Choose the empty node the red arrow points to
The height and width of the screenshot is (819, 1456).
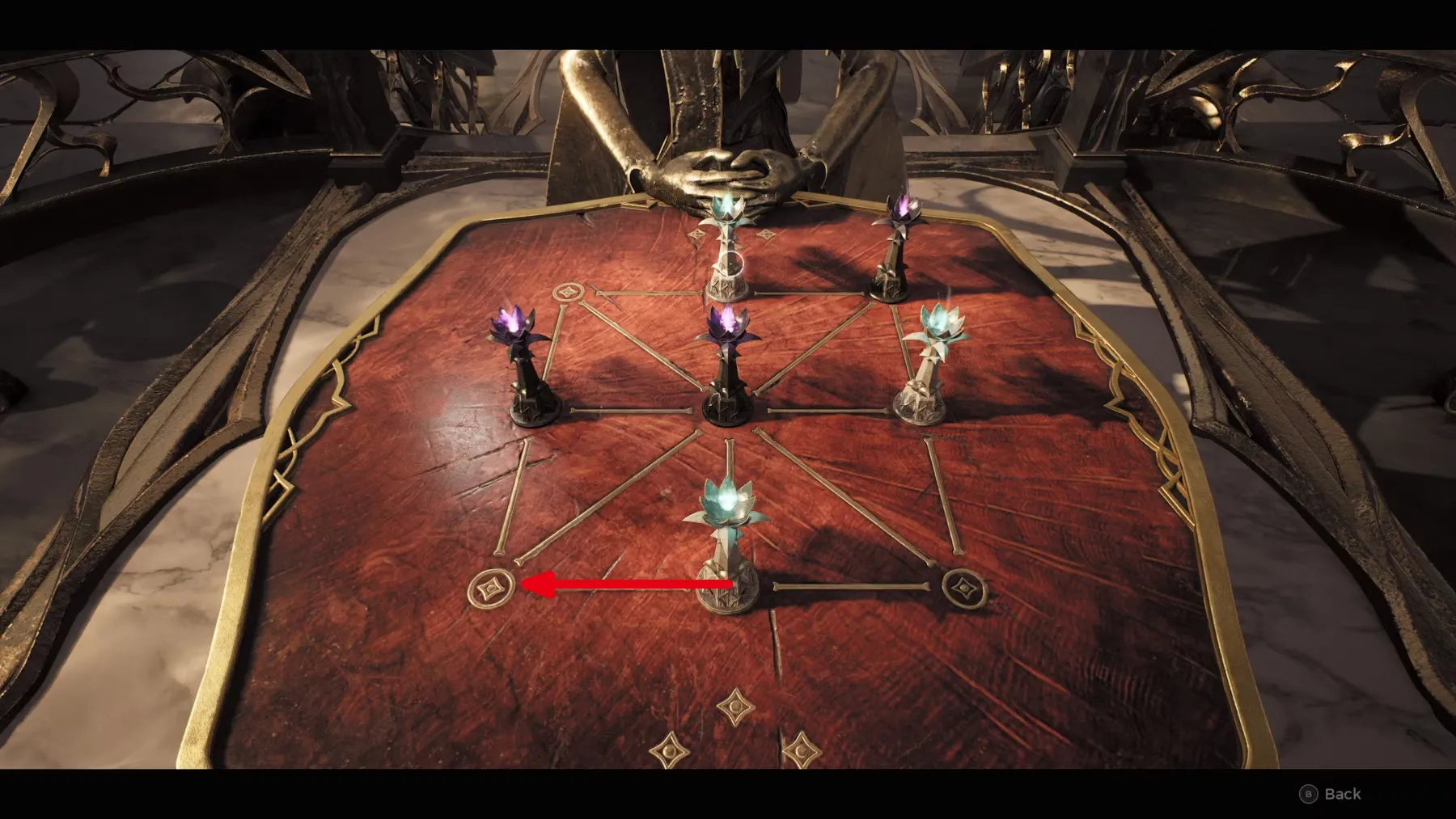(x=491, y=587)
